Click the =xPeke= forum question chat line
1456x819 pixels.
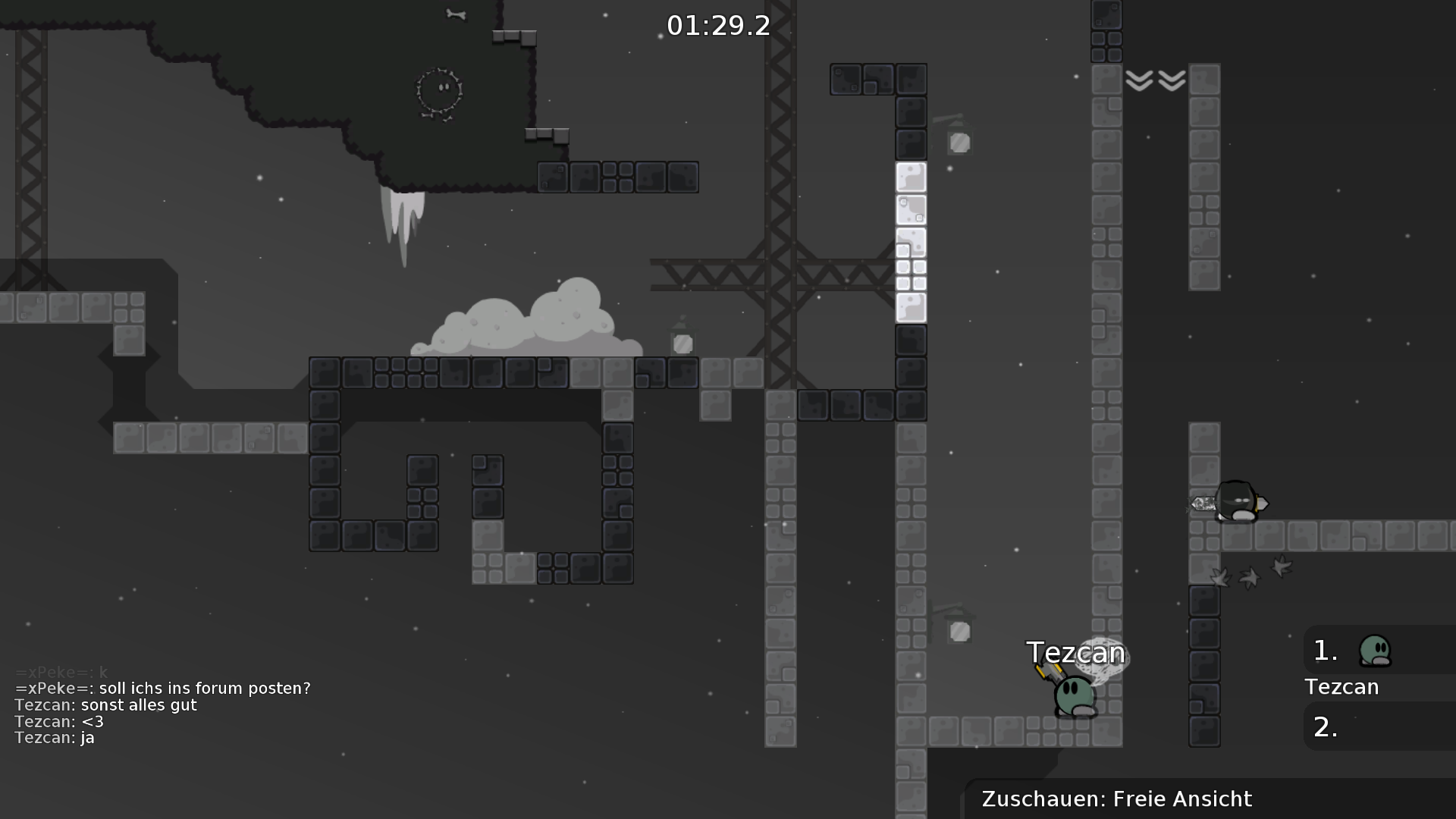(162, 689)
